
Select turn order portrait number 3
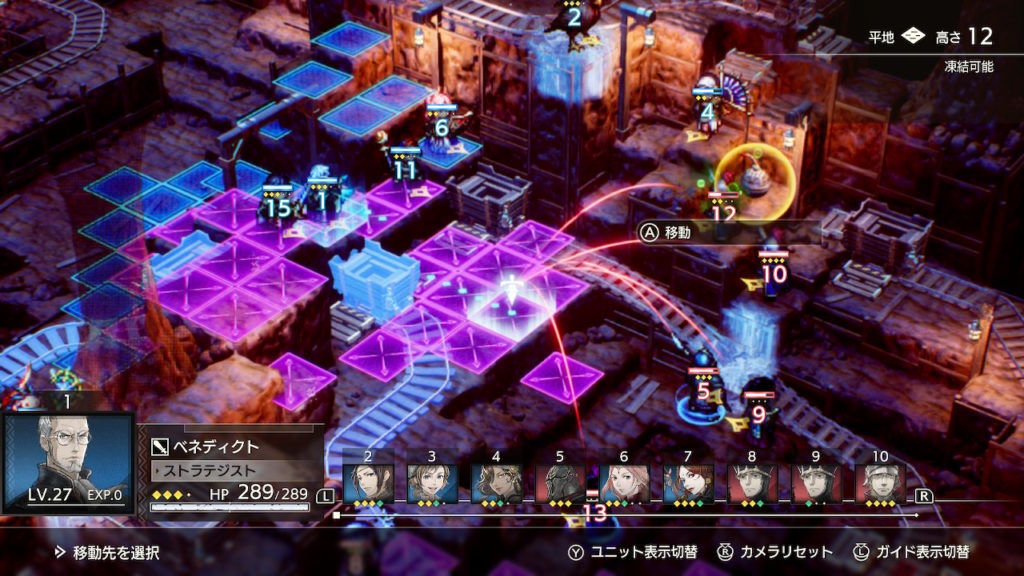click(432, 483)
